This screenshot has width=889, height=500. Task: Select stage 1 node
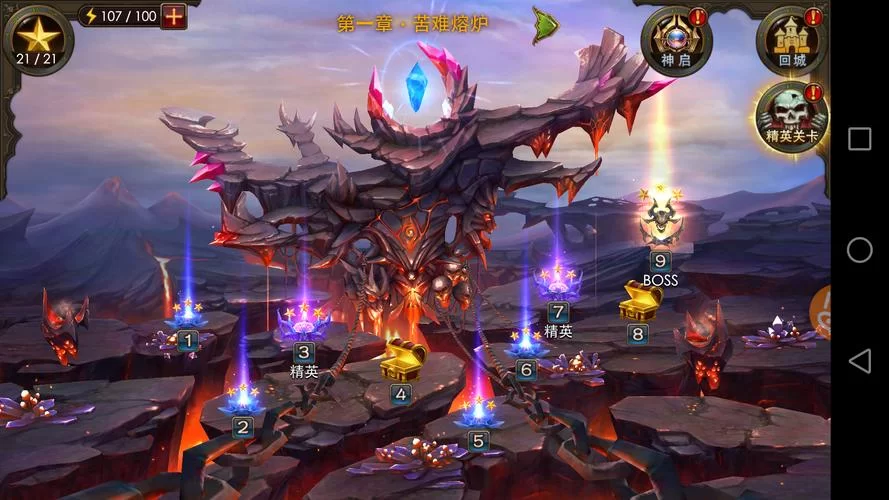click(x=187, y=320)
